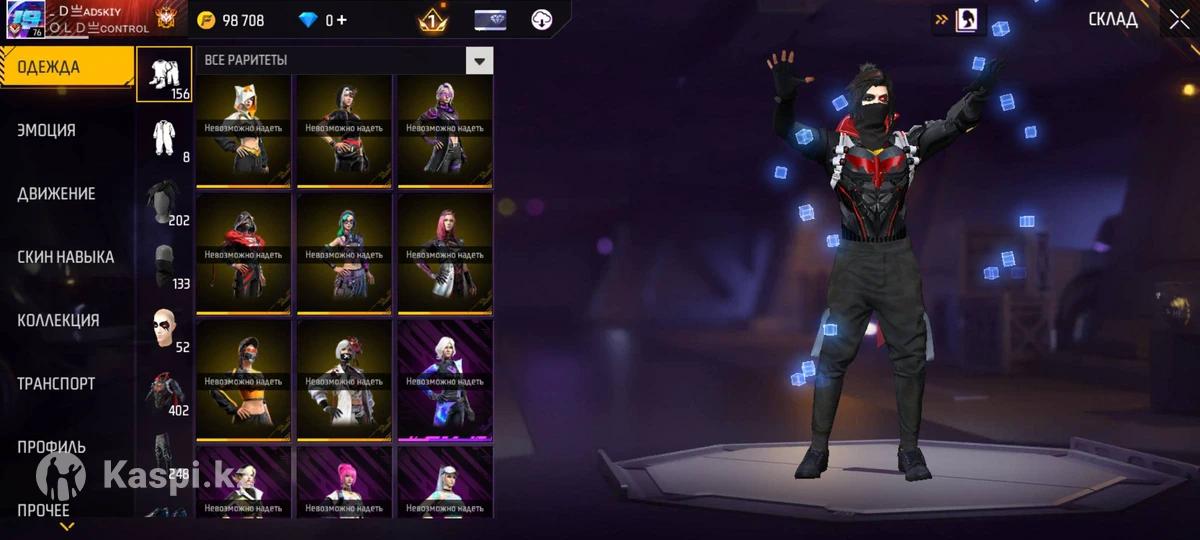
Task: Open the ВСЕ РАРИТЕТЫ rarity dropdown
Action: [x=480, y=60]
